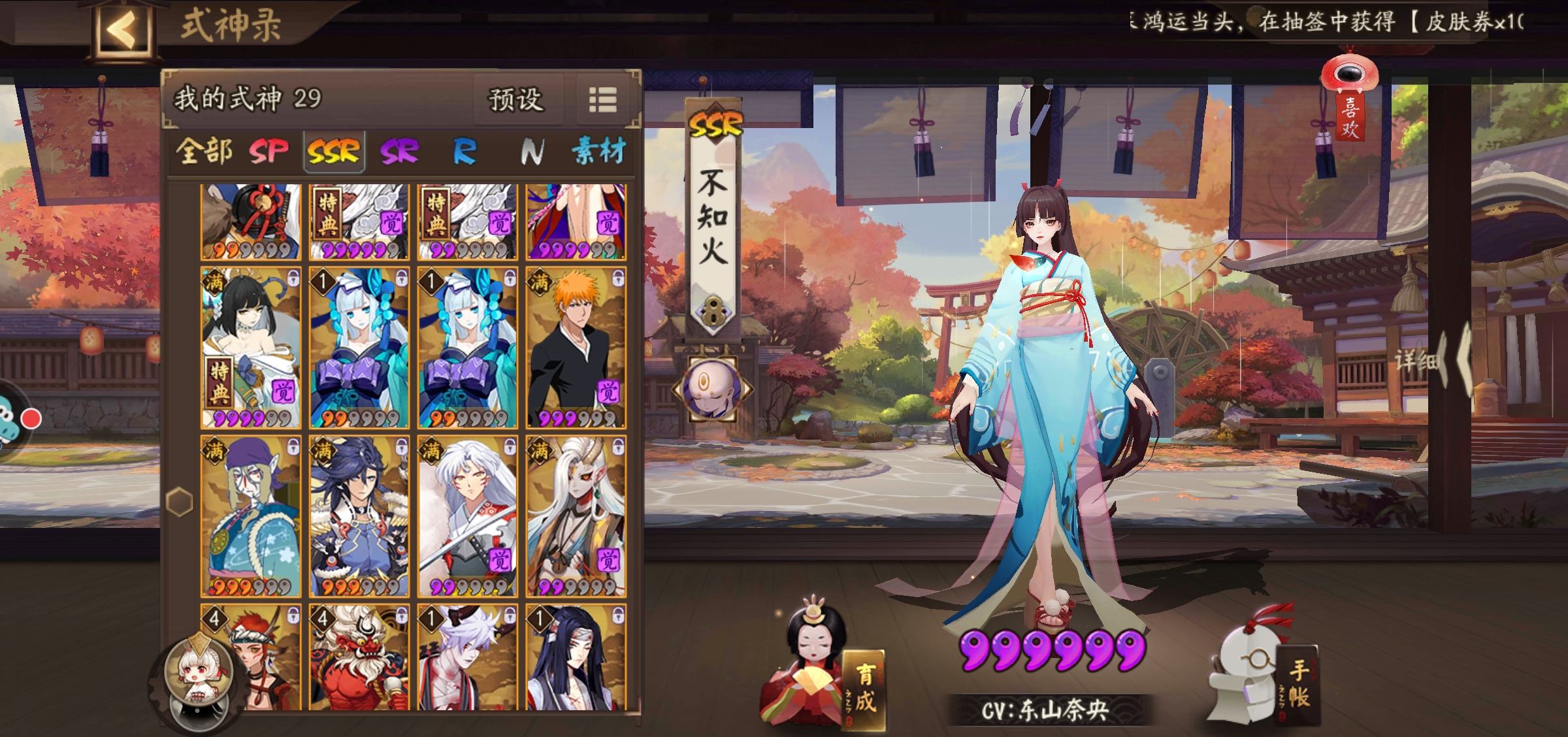Choose the R rarity tab
Viewport: 1568px width, 737px height.
(x=465, y=152)
